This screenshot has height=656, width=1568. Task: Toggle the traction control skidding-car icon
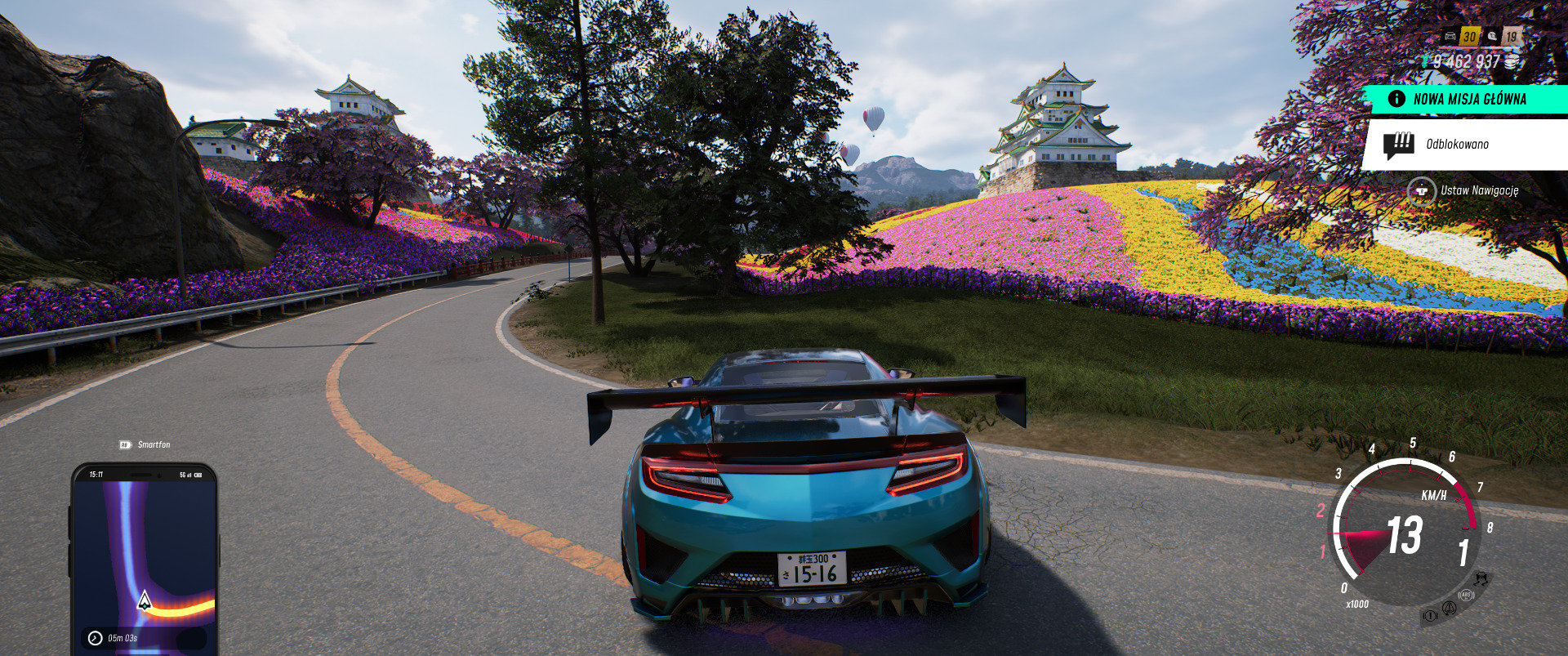(x=1481, y=578)
